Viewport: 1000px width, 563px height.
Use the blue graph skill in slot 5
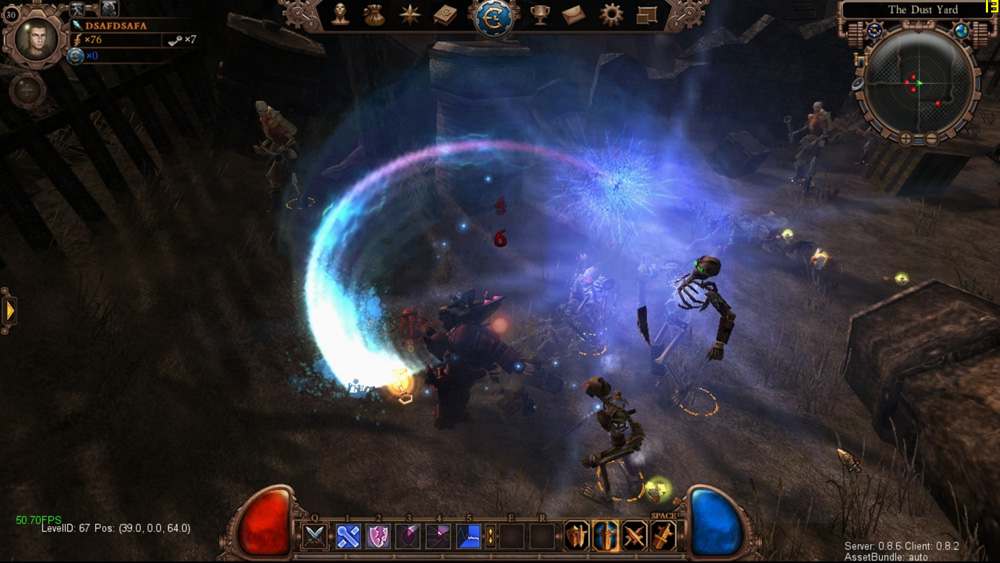click(469, 536)
